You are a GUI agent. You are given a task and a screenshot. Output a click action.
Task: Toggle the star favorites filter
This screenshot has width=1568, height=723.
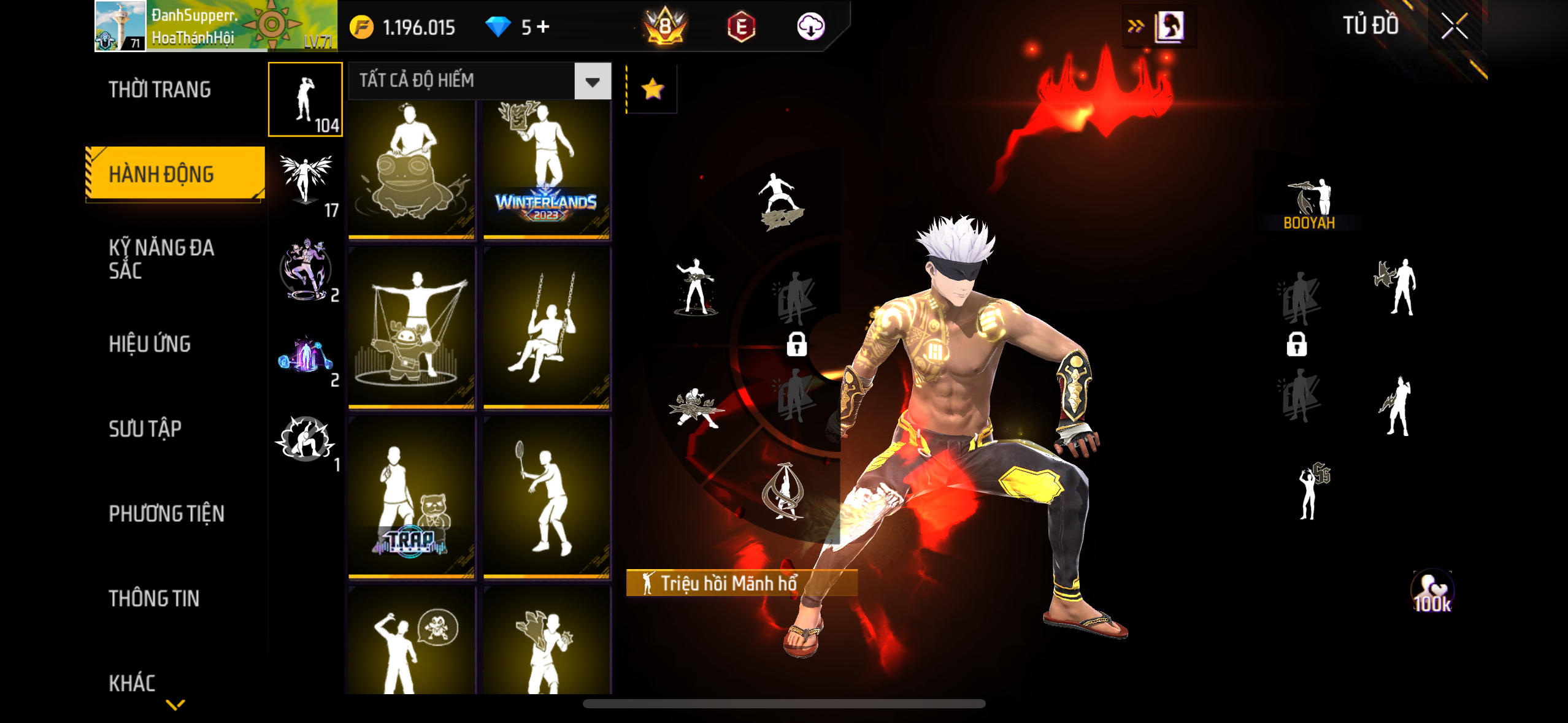(652, 90)
